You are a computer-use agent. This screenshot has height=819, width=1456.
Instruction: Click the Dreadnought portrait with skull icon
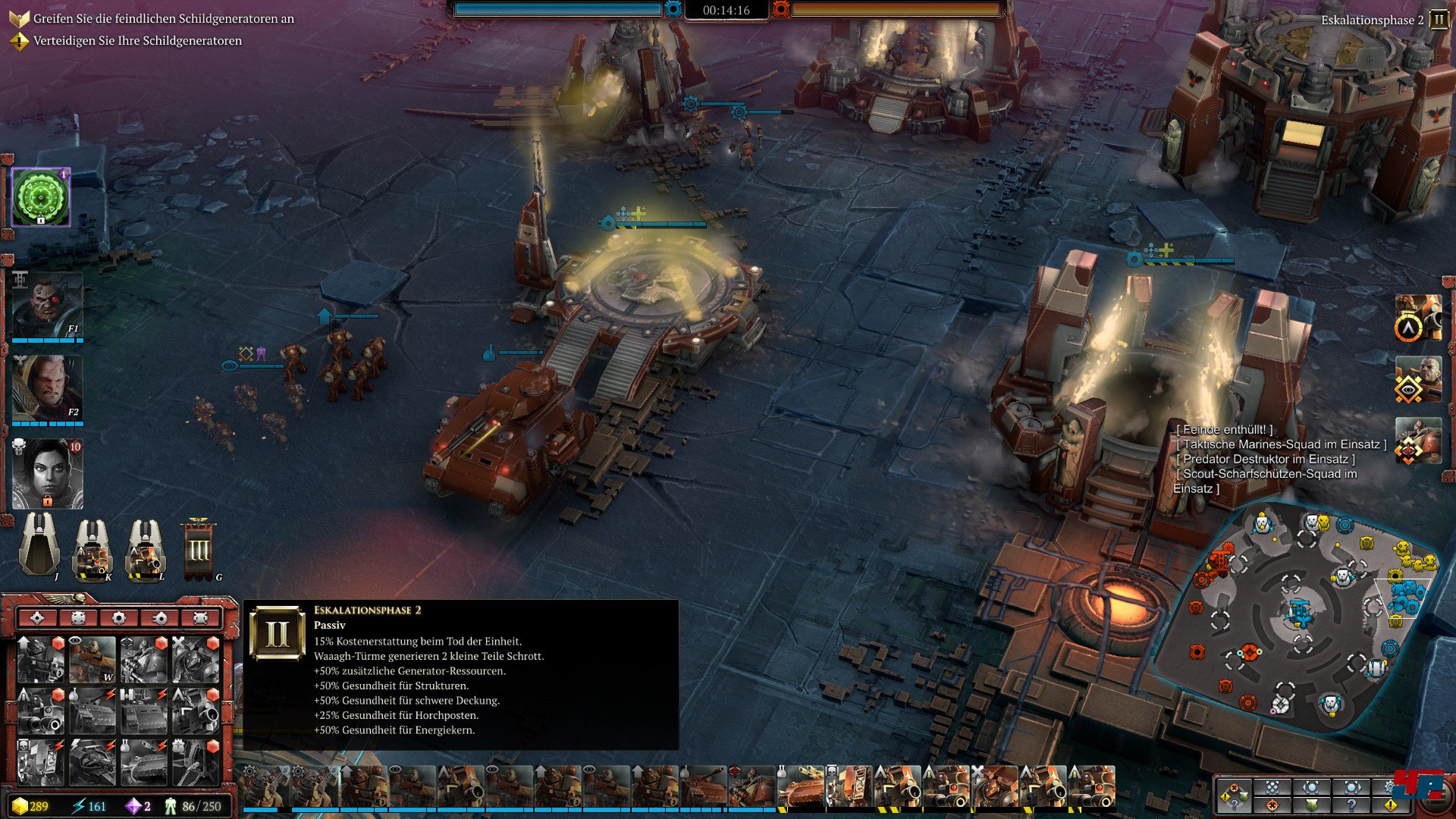849,787
